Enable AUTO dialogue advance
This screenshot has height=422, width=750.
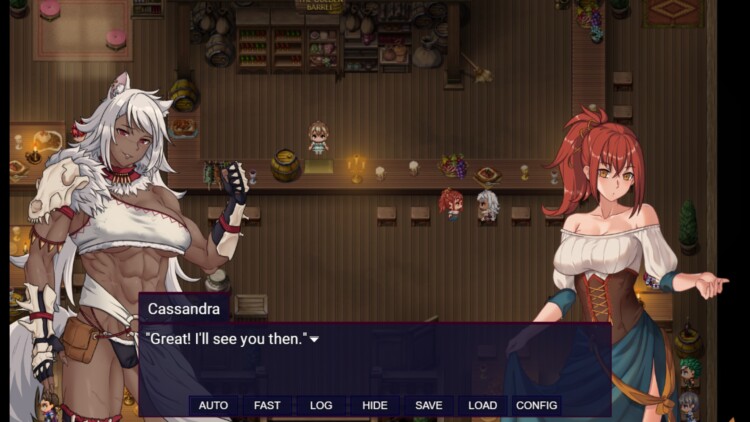point(213,405)
